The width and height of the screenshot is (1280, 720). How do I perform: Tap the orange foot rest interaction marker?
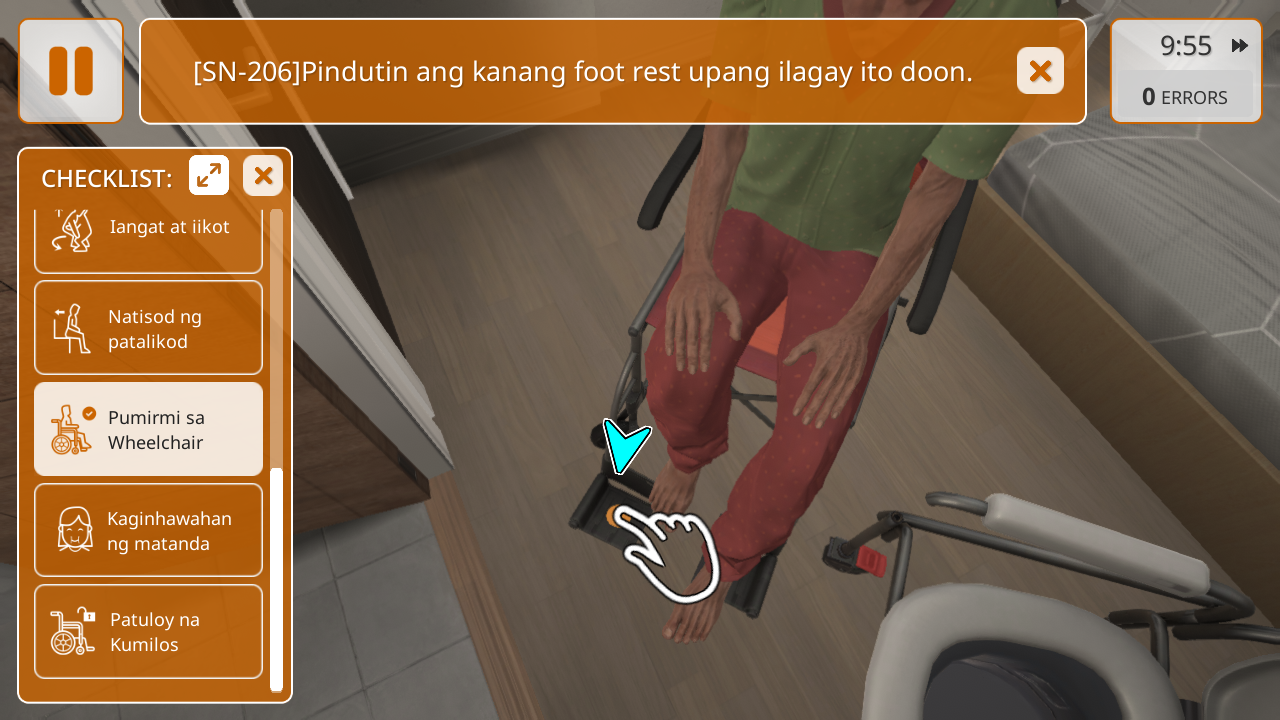click(613, 516)
